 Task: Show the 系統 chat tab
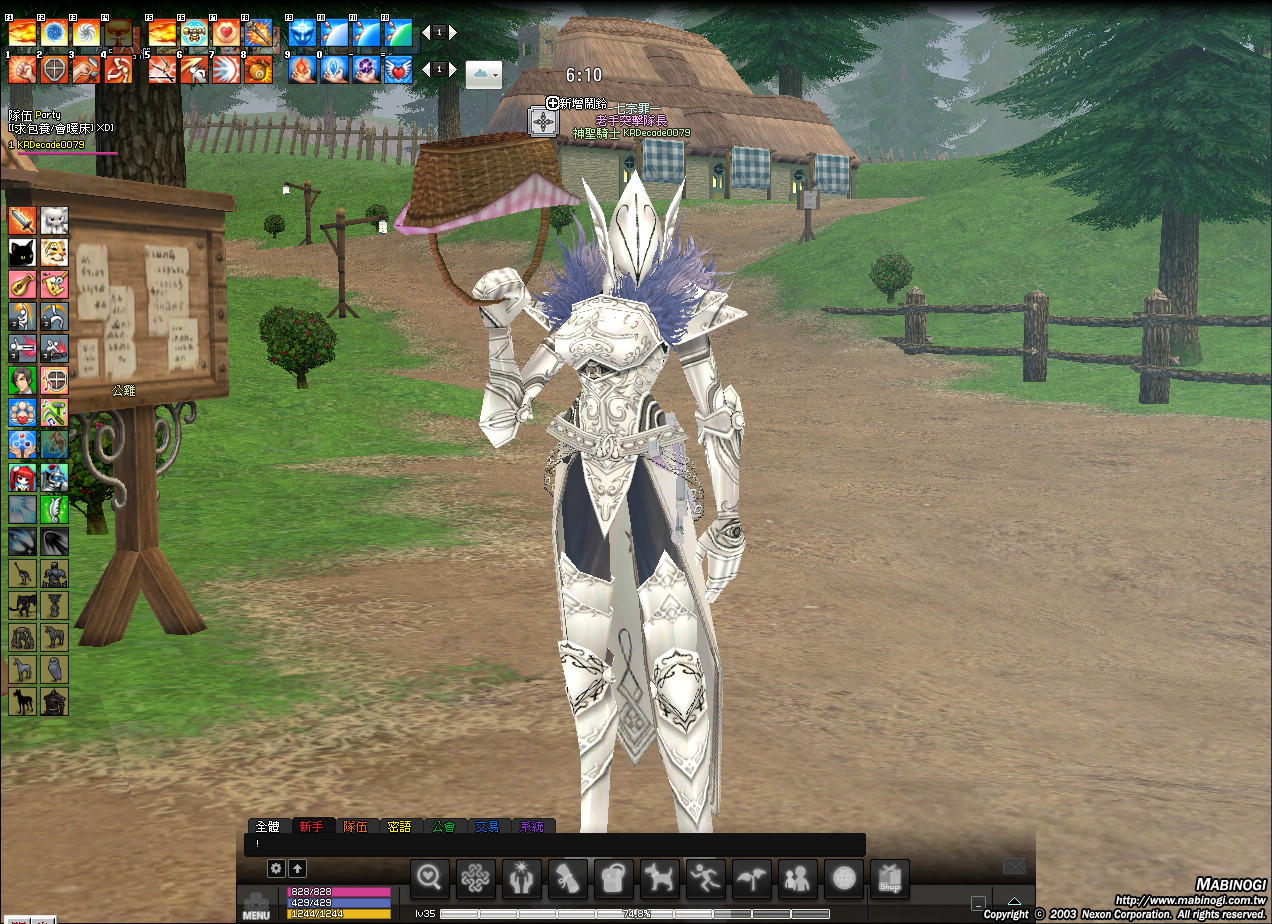[532, 826]
